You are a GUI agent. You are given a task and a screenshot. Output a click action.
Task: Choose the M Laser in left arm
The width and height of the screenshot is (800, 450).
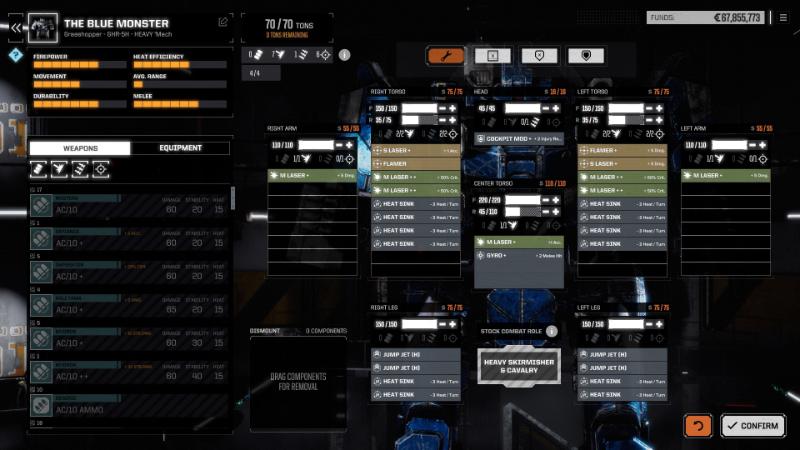coord(725,175)
